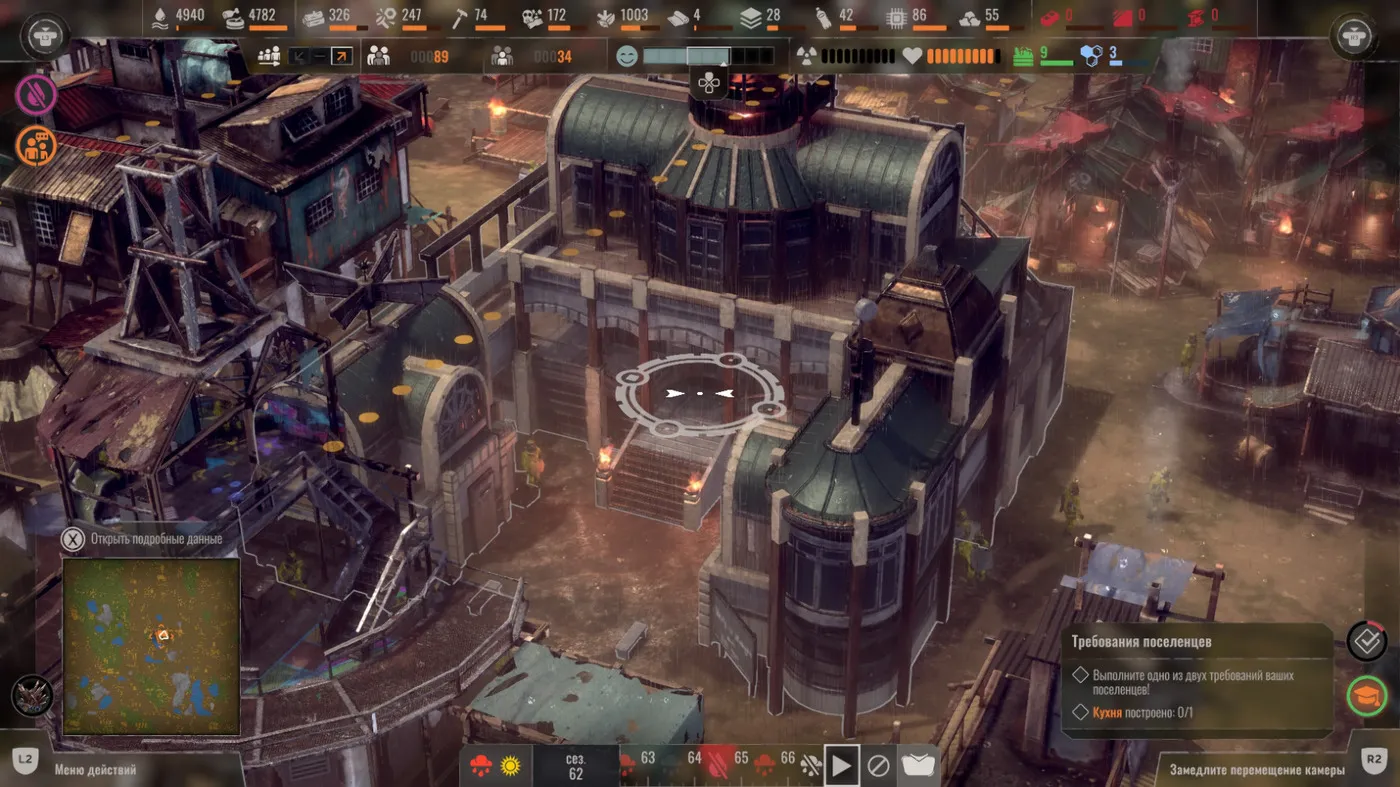Open the white shirt icon on bottom bar
The width and height of the screenshot is (1400, 787).
tap(919, 766)
